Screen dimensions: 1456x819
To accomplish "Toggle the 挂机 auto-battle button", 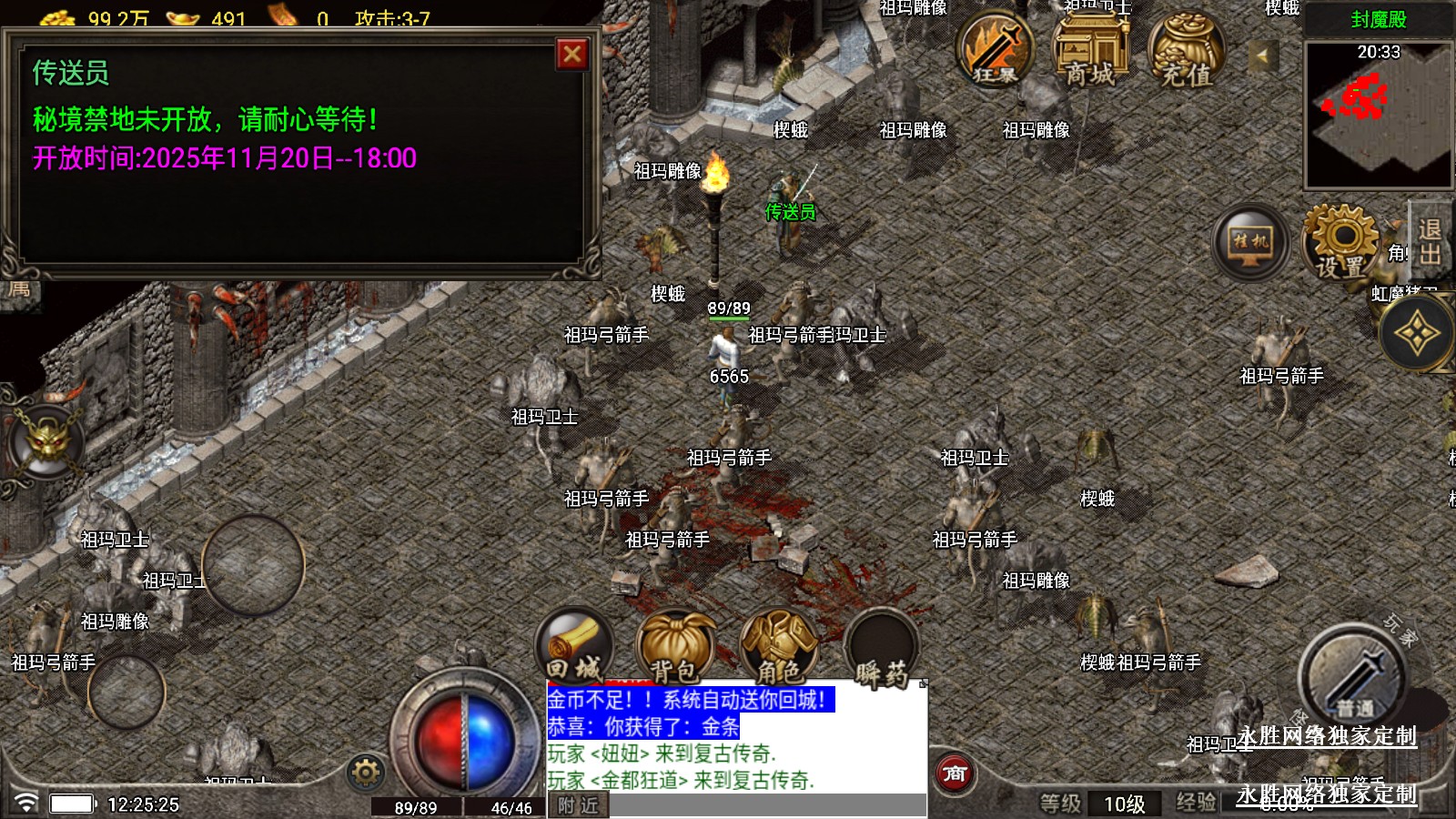I will pos(1251,242).
